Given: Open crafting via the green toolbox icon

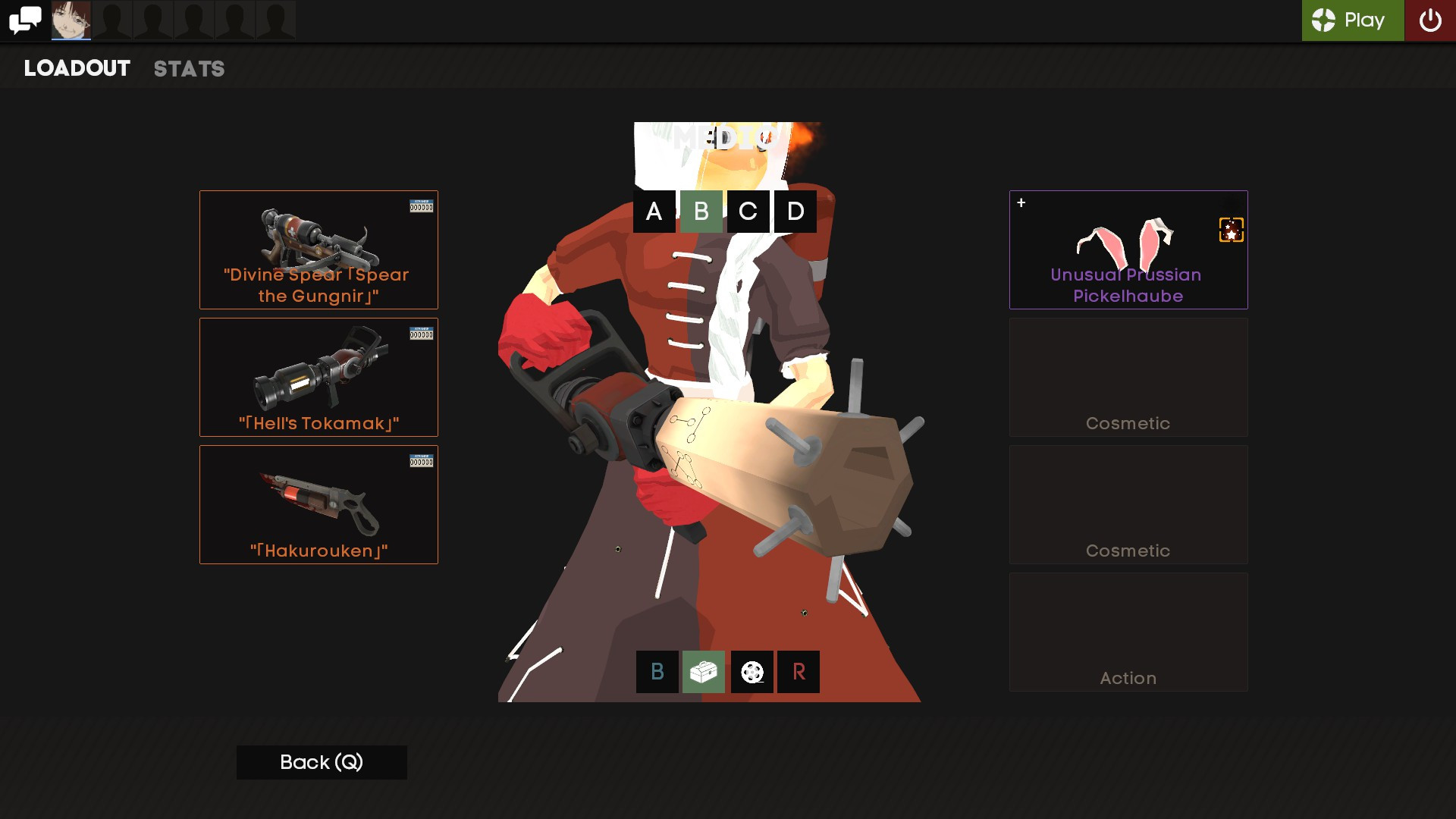Looking at the screenshot, I should pyautogui.click(x=704, y=672).
